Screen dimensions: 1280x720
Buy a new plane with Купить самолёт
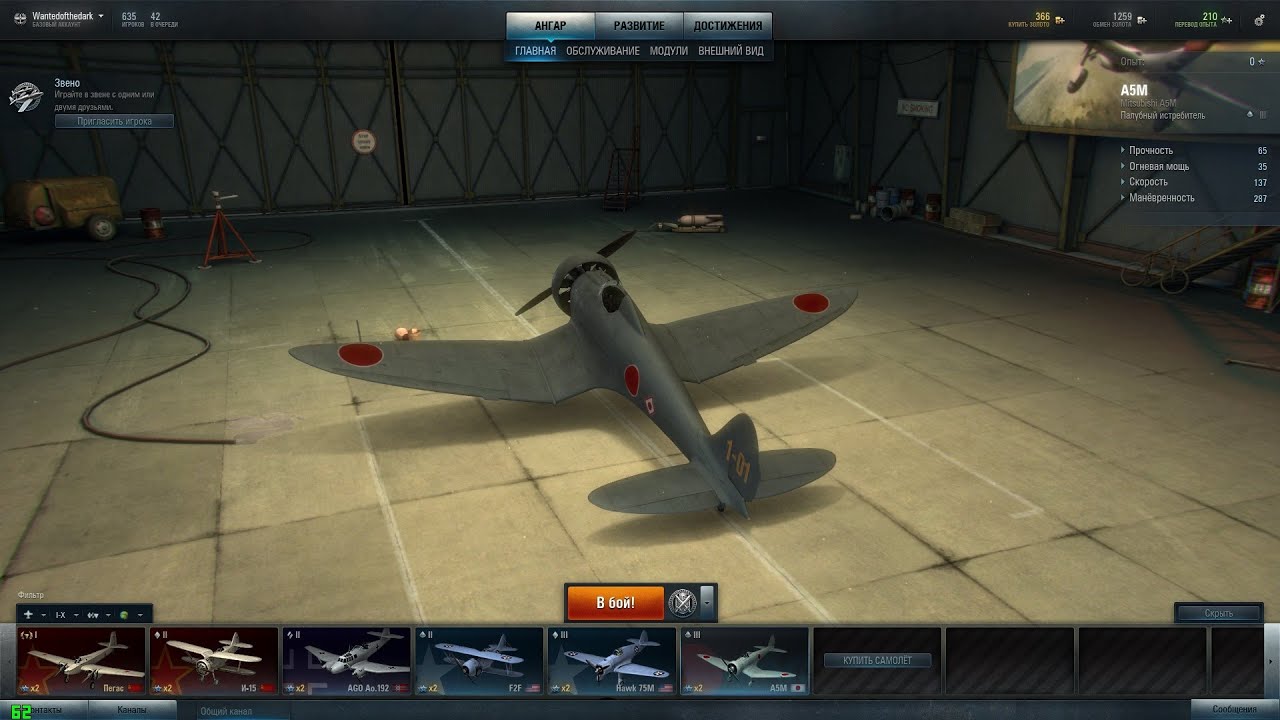coord(877,661)
